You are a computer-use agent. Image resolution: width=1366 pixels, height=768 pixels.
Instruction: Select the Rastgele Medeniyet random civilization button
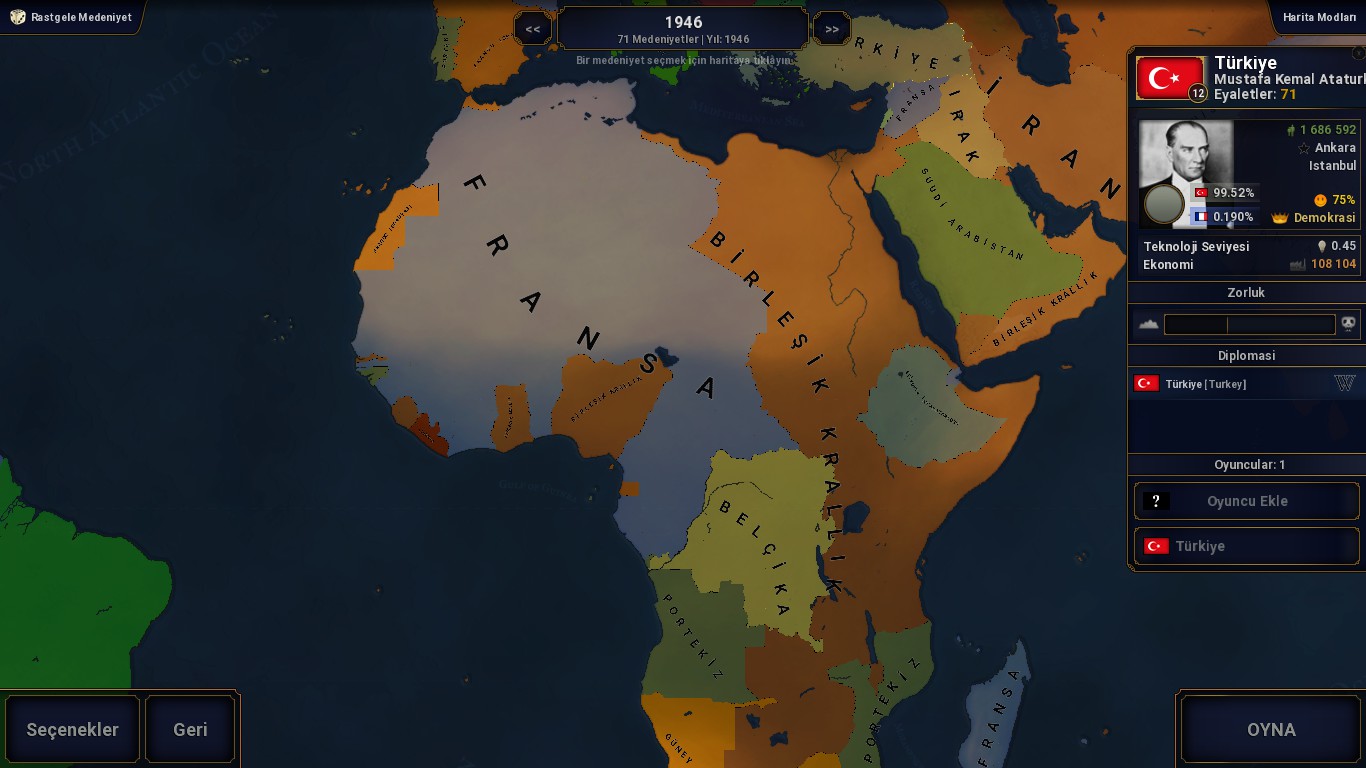tap(71, 17)
